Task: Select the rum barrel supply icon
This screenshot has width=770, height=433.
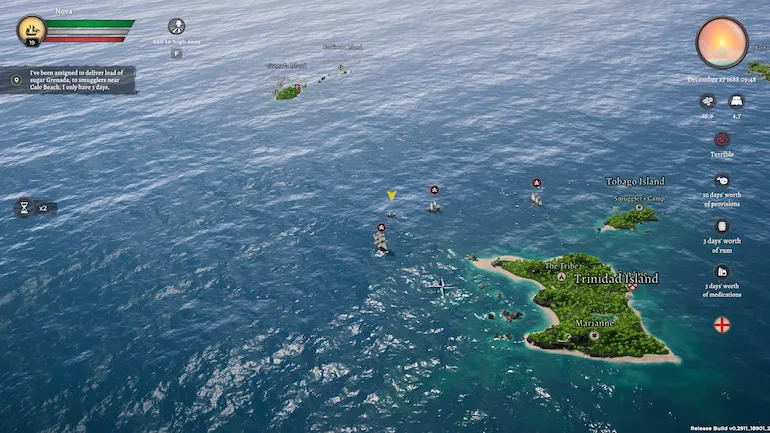Action: [x=721, y=227]
